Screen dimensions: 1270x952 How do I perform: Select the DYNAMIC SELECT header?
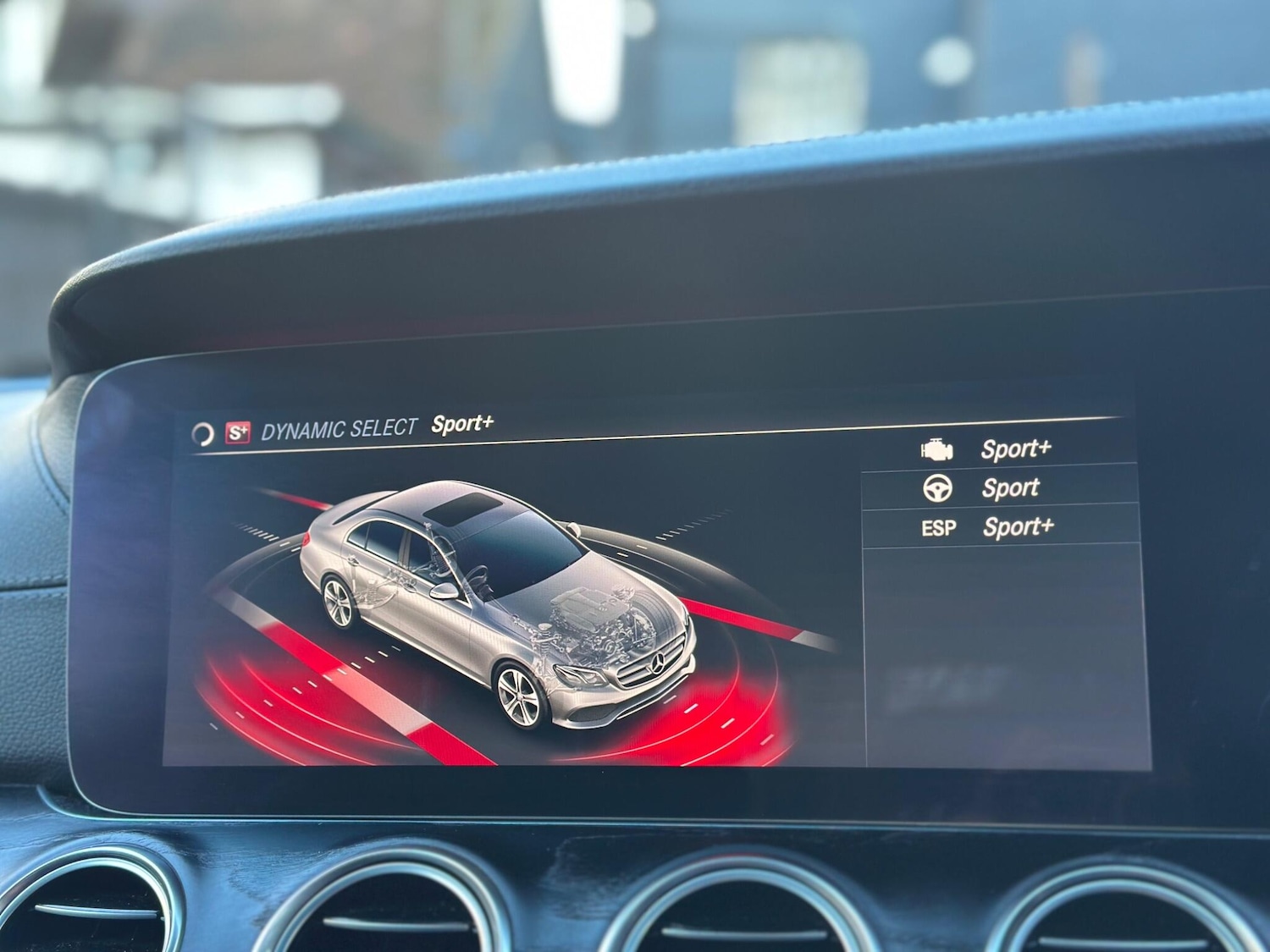[341, 426]
